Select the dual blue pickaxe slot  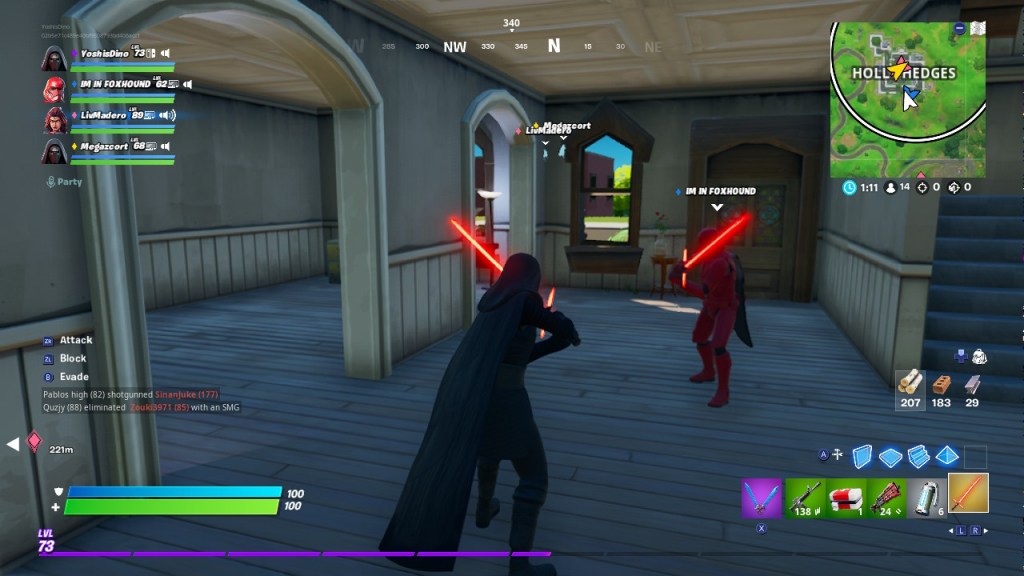point(761,497)
